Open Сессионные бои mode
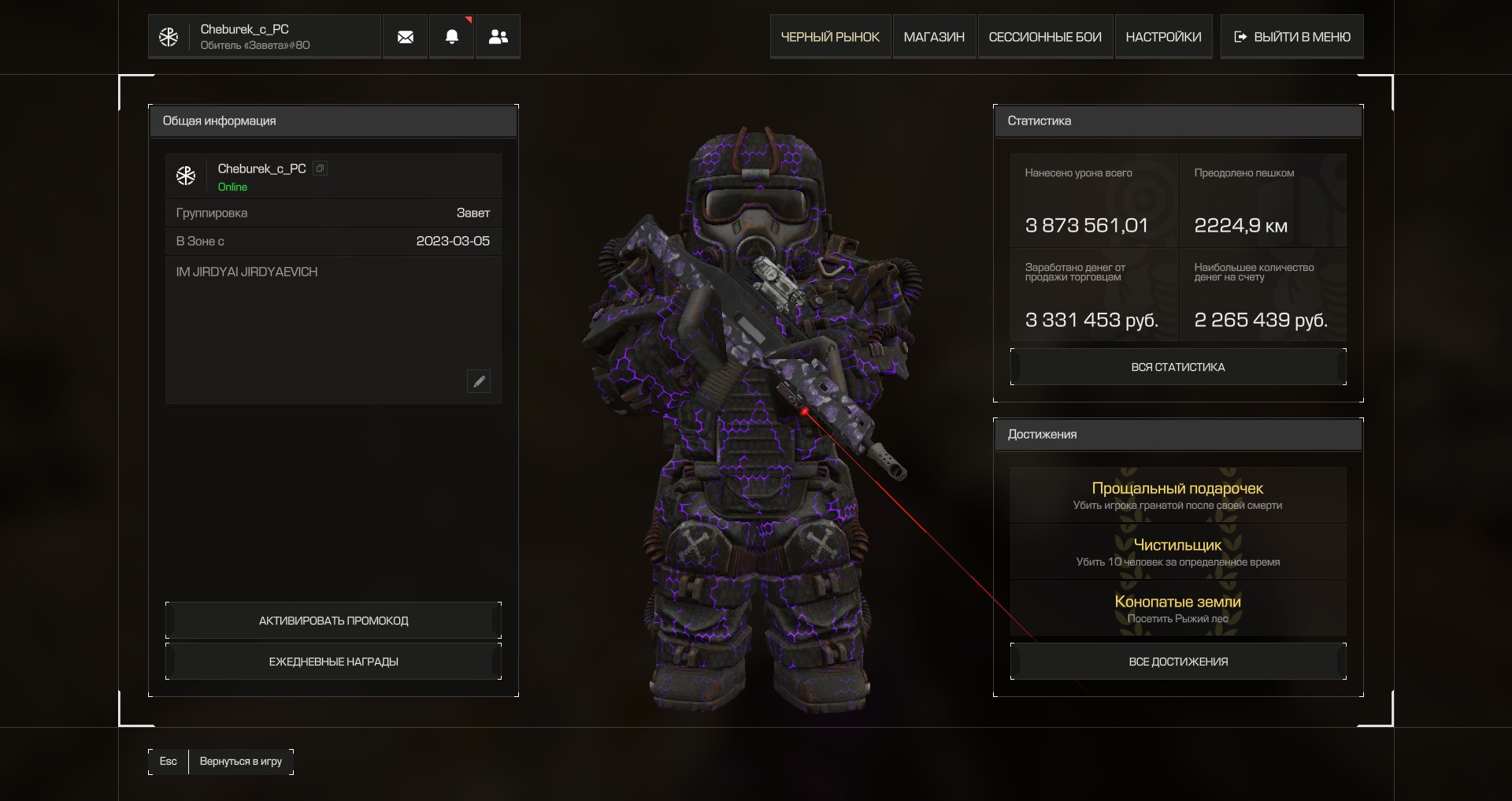 pos(1045,37)
